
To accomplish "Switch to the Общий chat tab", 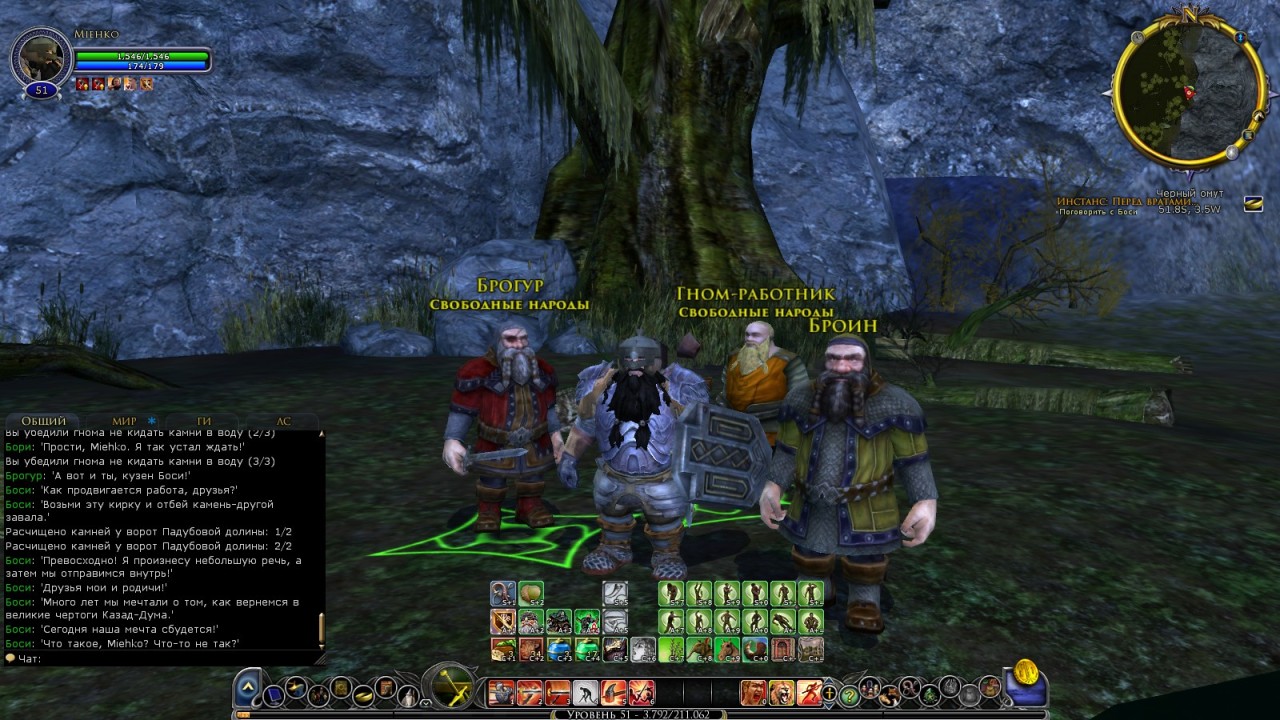I will coord(44,421).
